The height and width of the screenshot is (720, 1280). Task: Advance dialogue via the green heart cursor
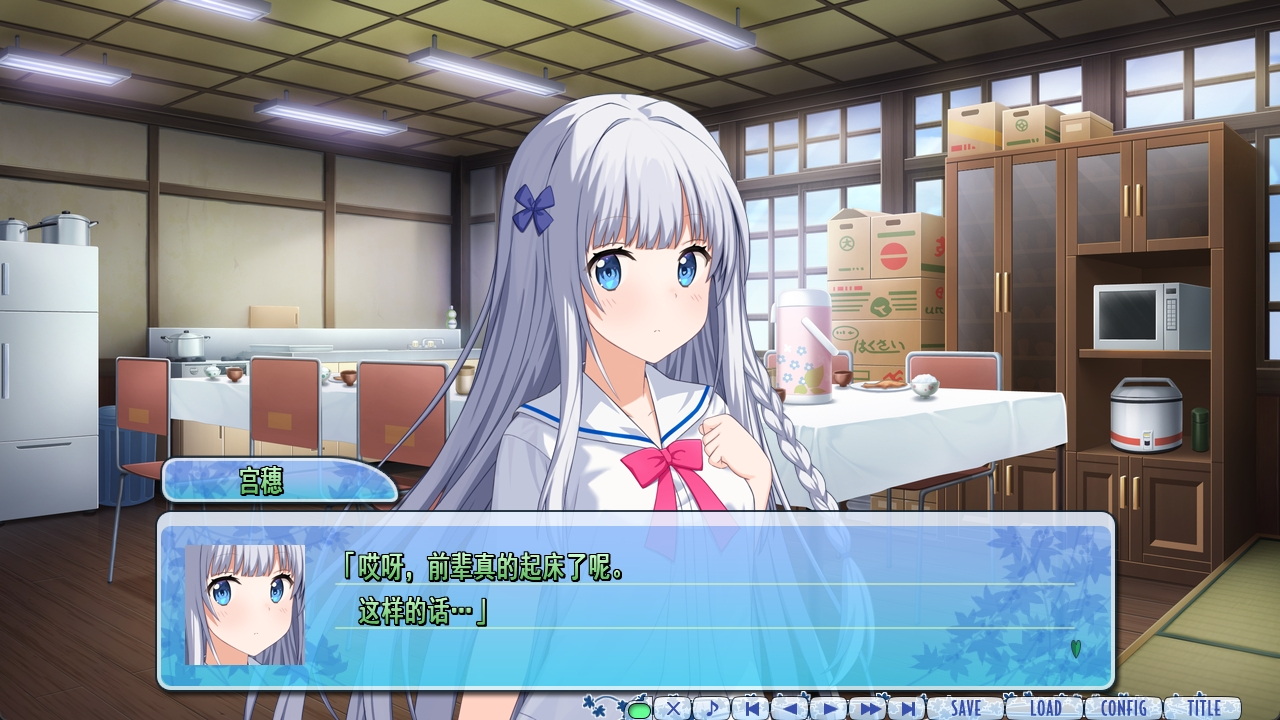(1076, 648)
